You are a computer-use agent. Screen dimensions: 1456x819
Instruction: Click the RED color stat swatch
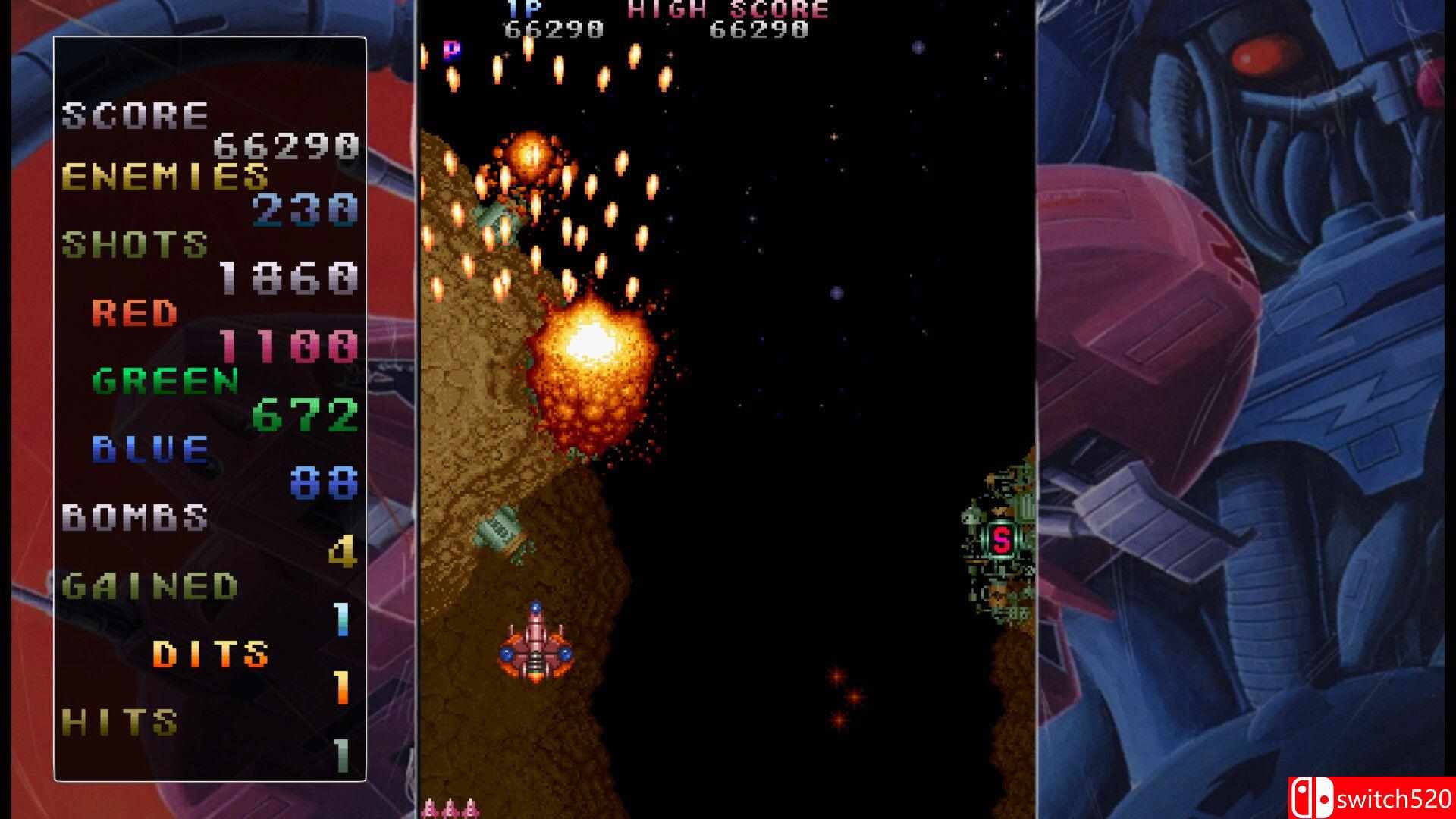(136, 315)
